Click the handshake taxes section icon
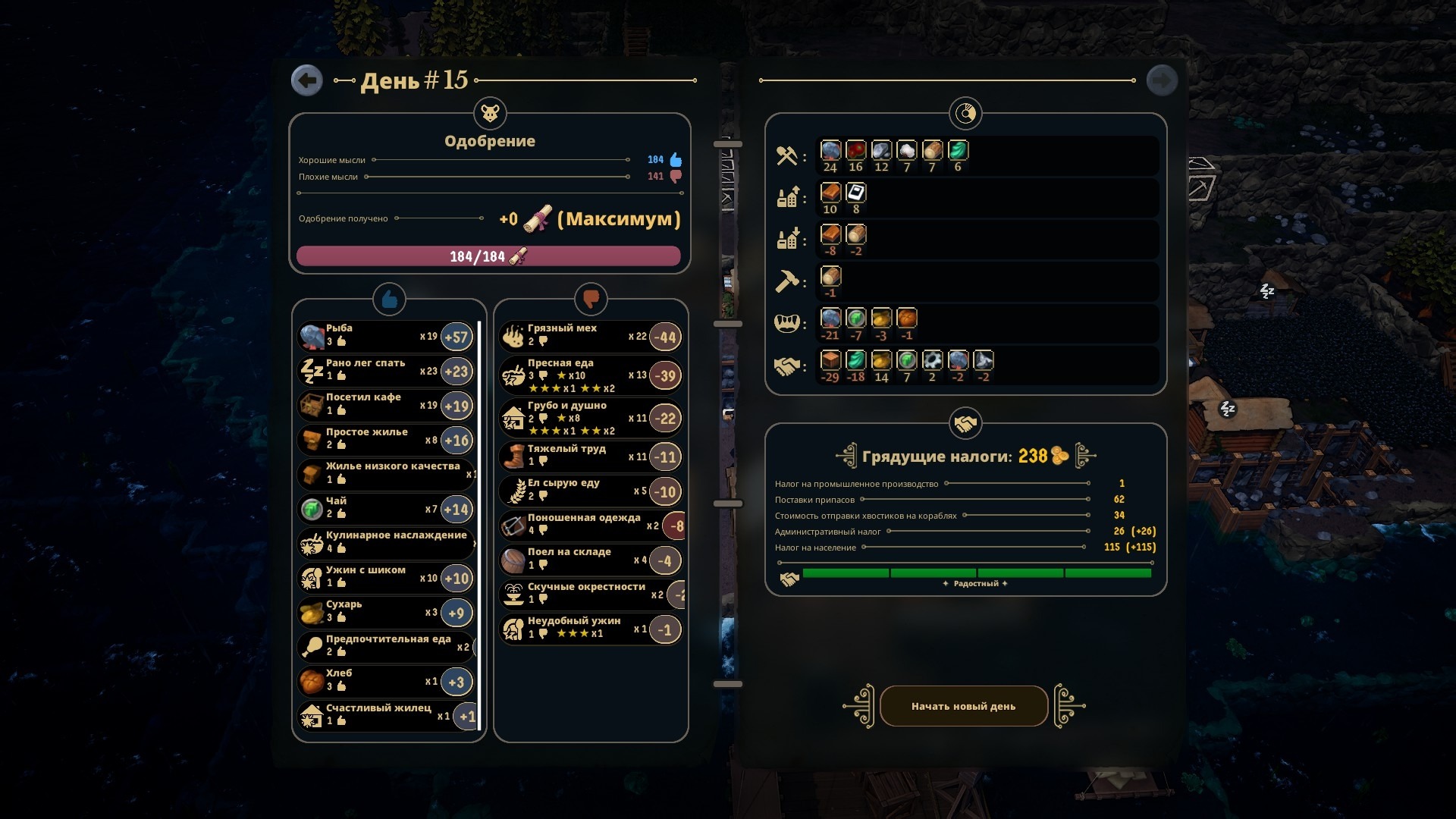The width and height of the screenshot is (1456, 819). pos(965,424)
